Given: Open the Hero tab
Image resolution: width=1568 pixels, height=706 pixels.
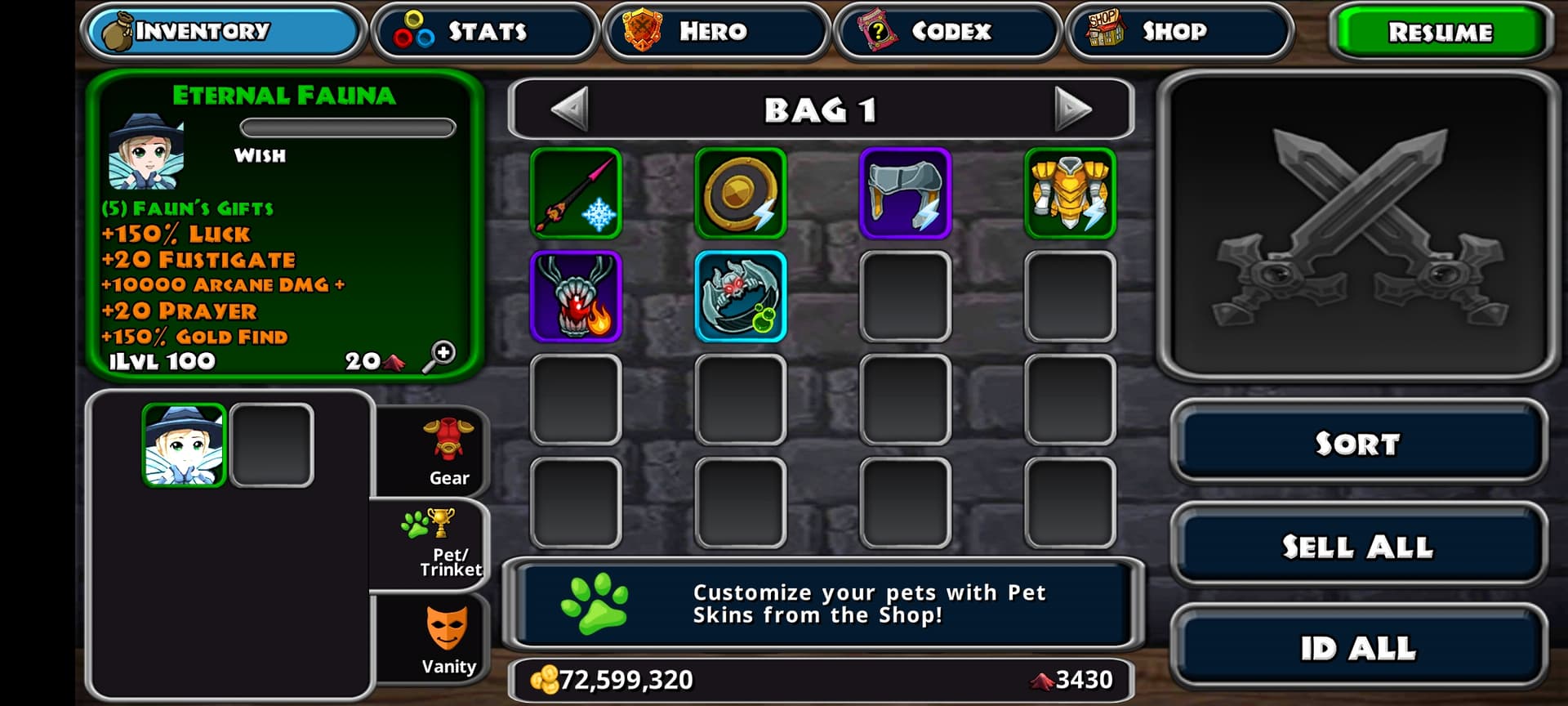Looking at the screenshot, I should click(715, 32).
